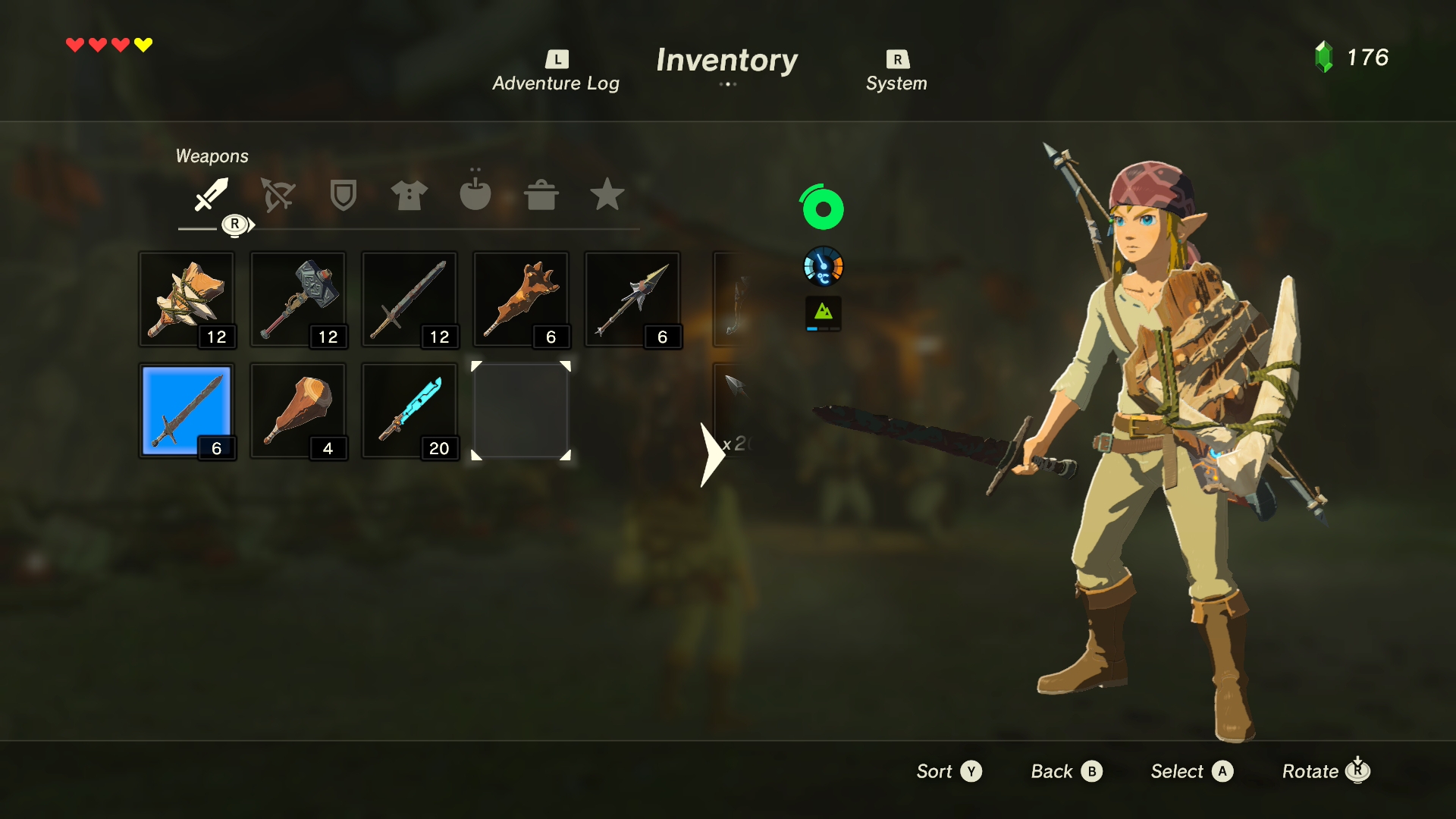
Task: Switch to the bows and arrows tab
Action: [x=278, y=195]
